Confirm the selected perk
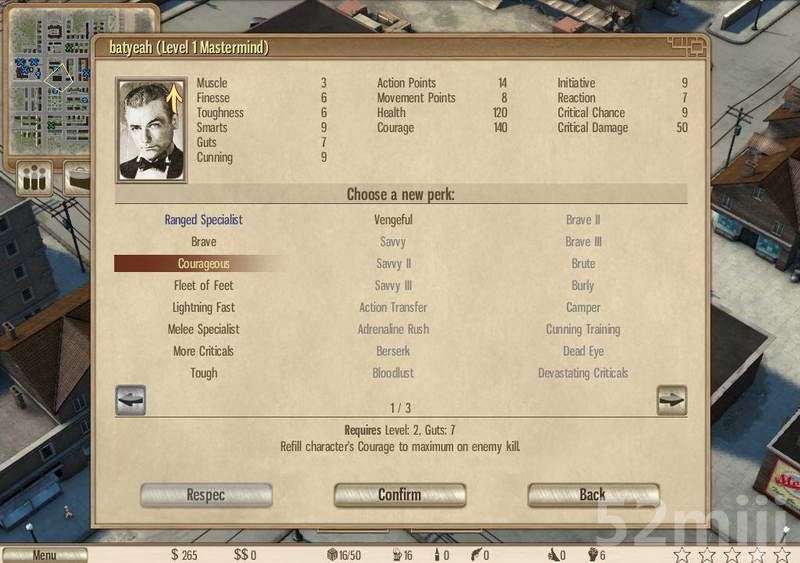The image size is (800, 563). [x=399, y=495]
